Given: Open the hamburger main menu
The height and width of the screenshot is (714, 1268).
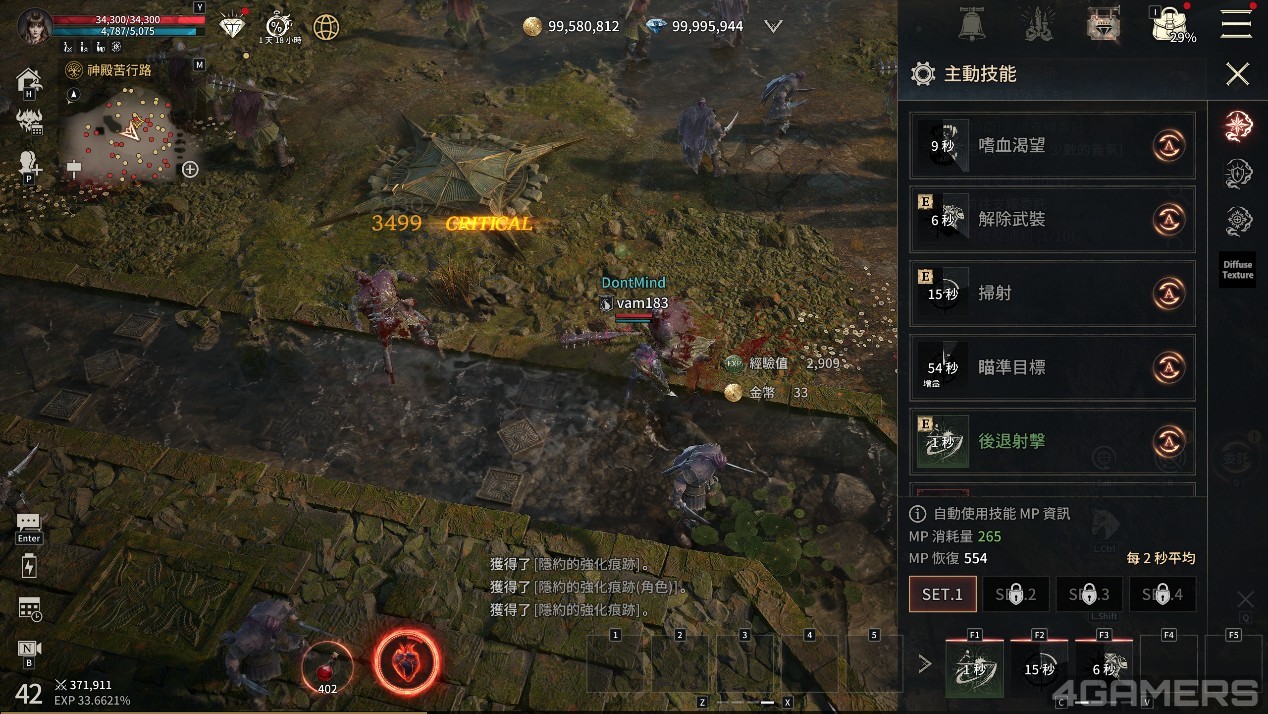Looking at the screenshot, I should pos(1236,24).
